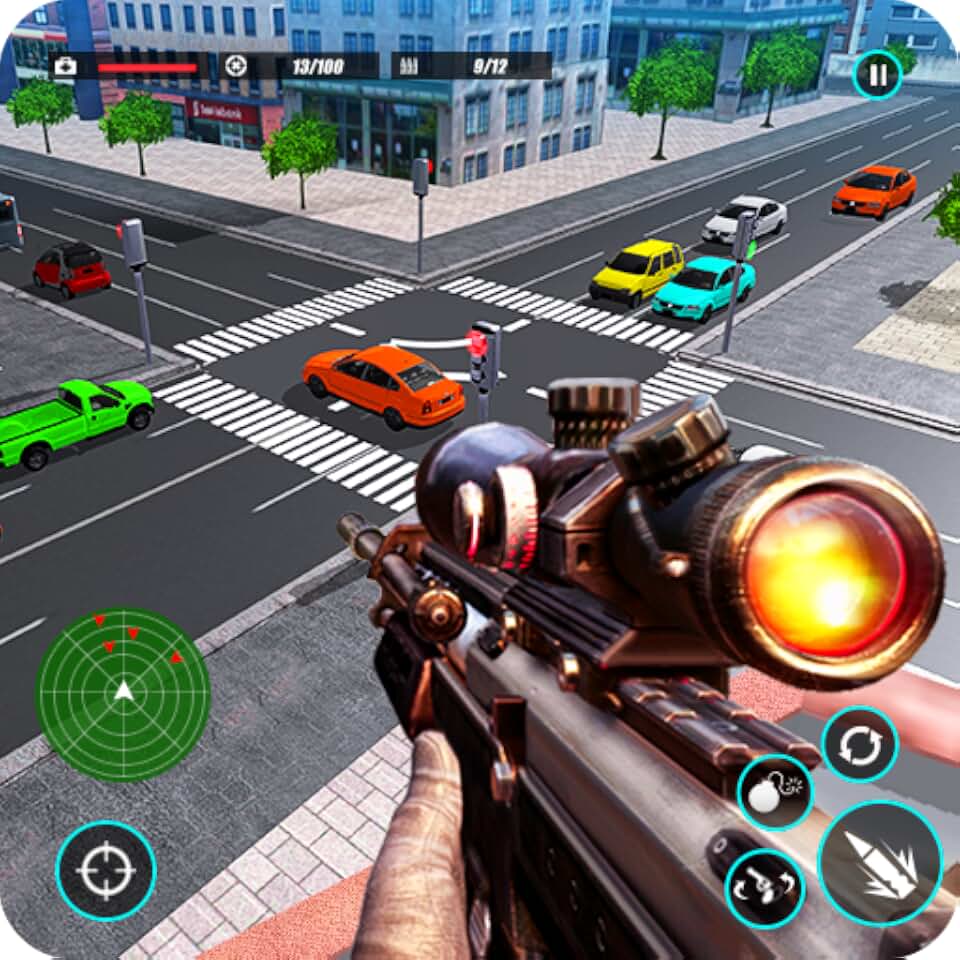Pause the game with the pause button
The width and height of the screenshot is (960, 960).
tap(877, 74)
